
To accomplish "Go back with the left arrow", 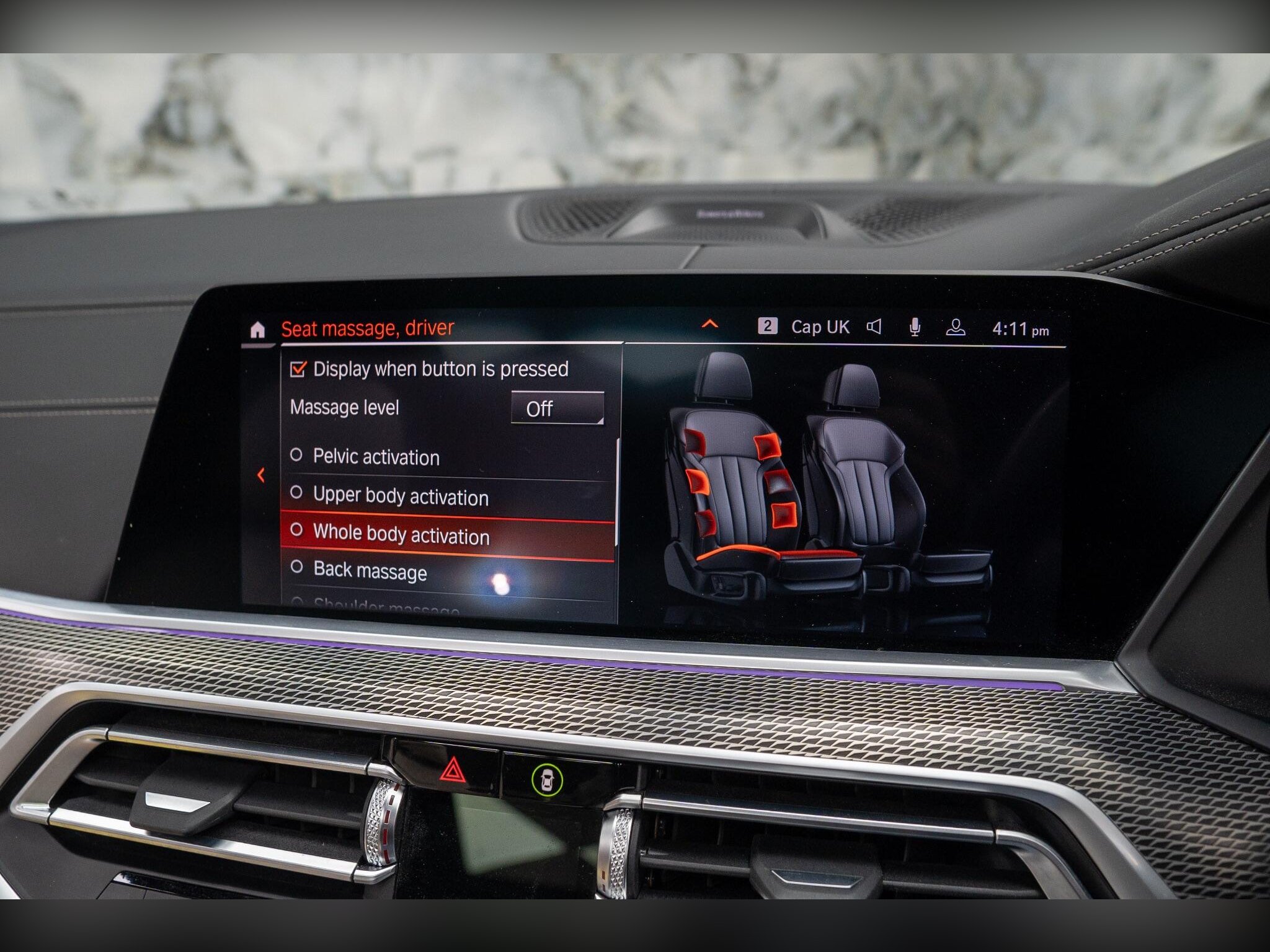I will pyautogui.click(x=261, y=475).
